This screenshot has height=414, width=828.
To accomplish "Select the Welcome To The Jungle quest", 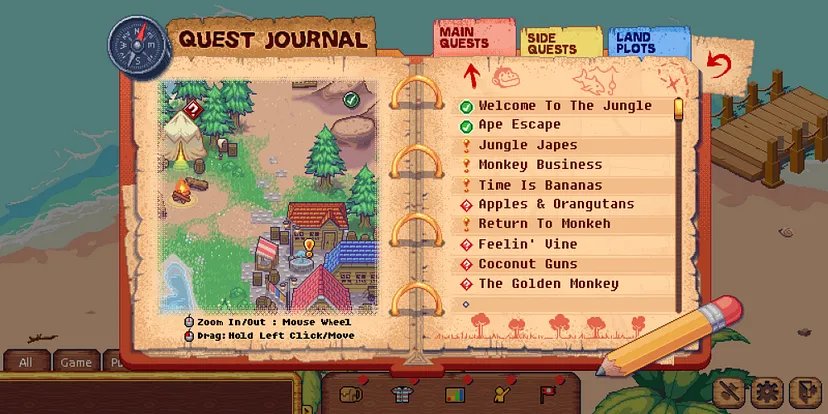I will click(564, 106).
